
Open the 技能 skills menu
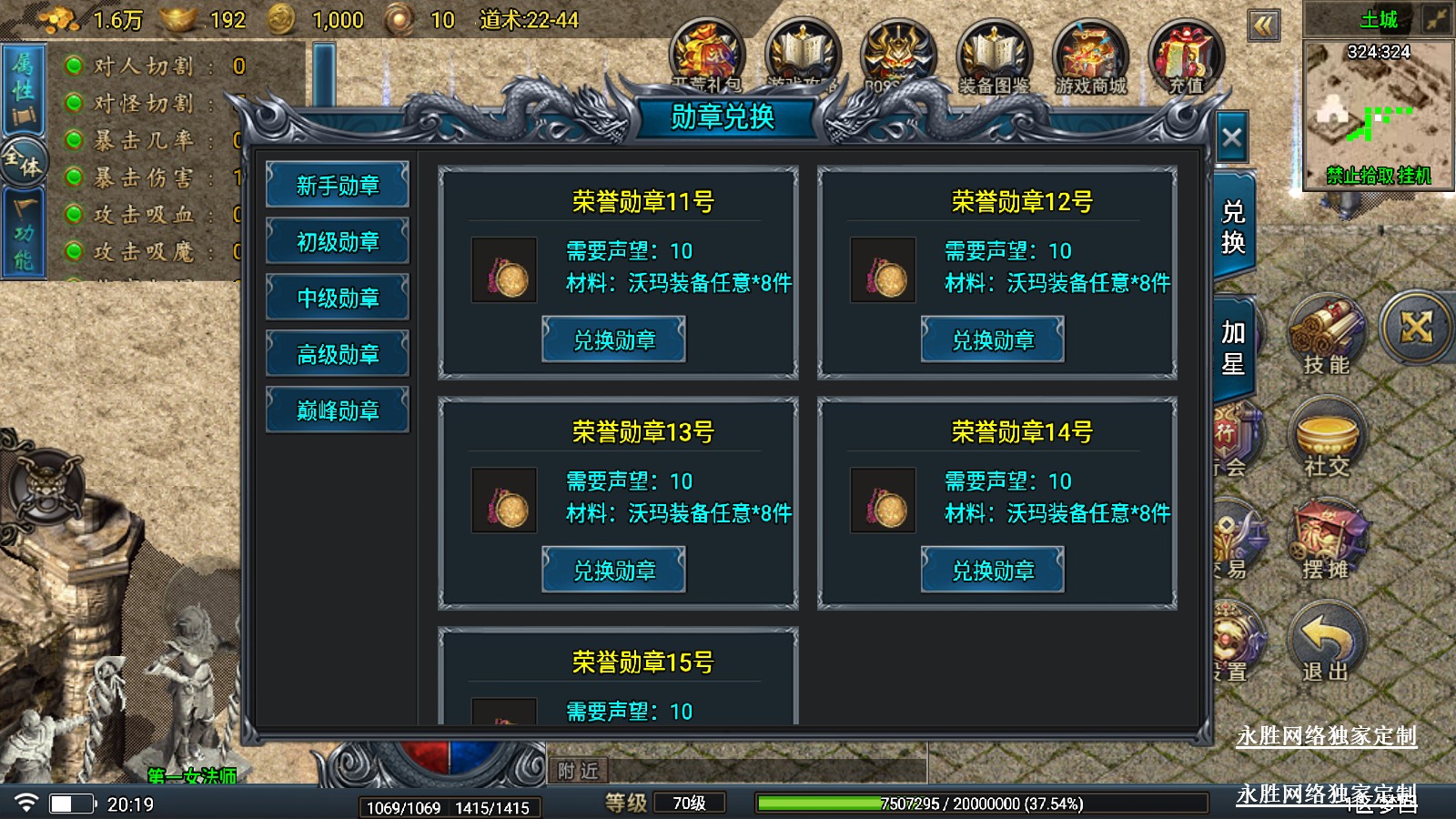tap(1326, 337)
